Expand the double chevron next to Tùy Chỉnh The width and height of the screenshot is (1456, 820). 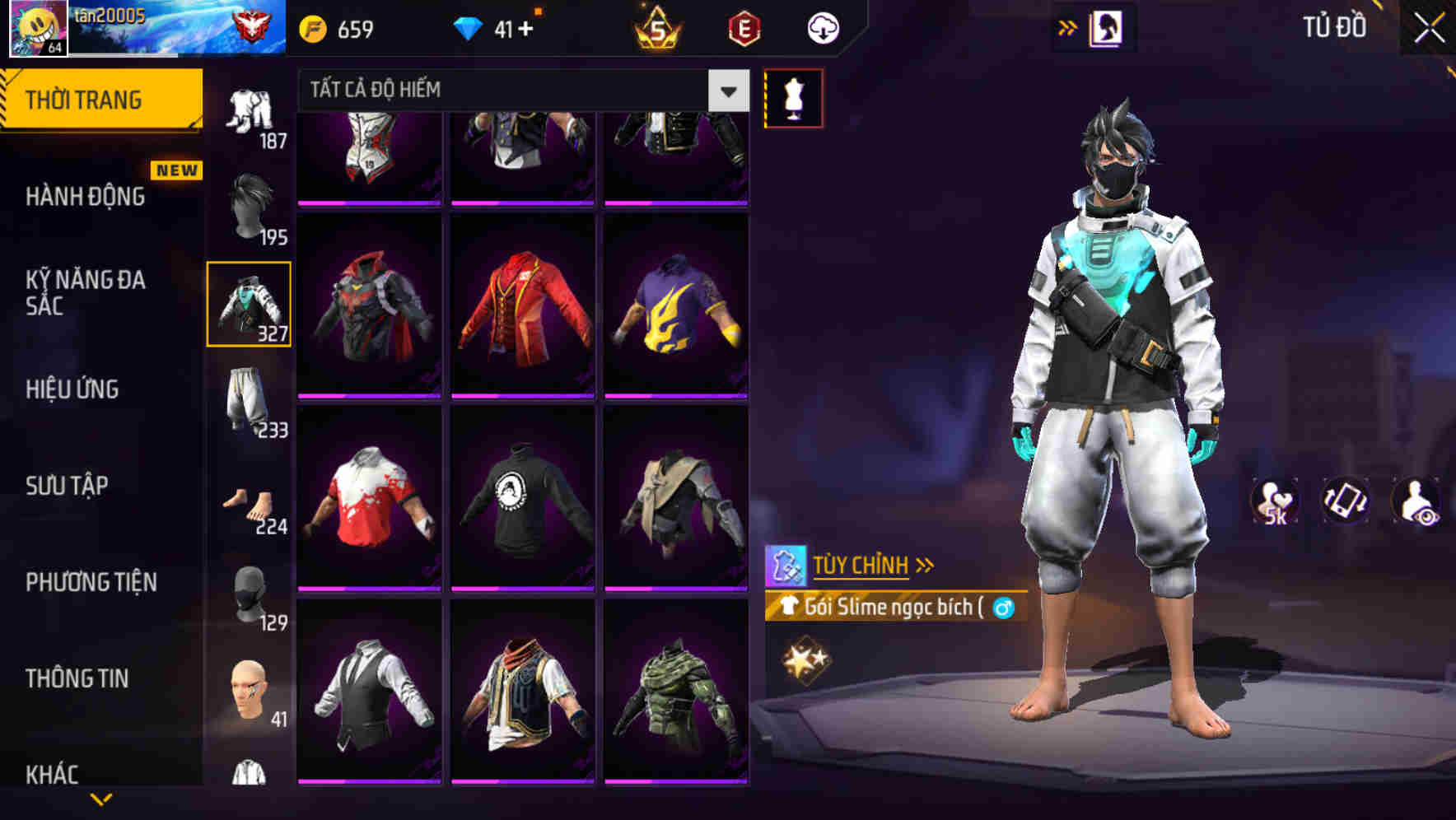point(926,564)
